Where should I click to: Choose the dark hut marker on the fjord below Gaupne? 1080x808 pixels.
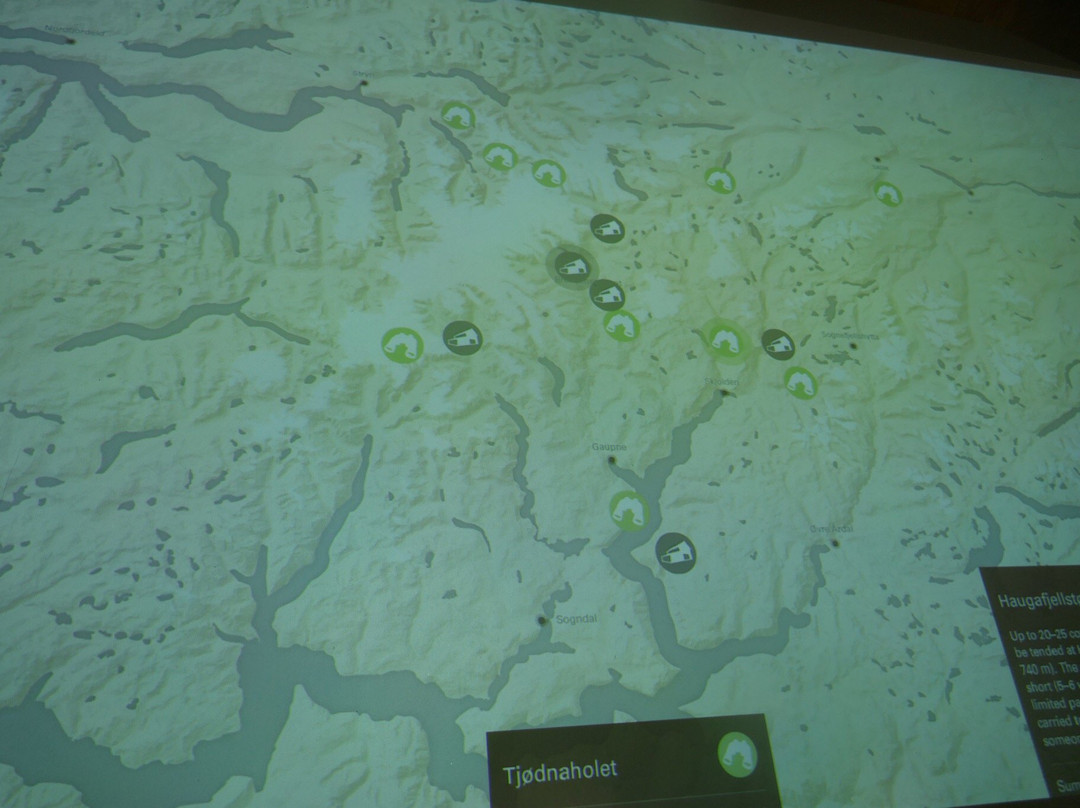(676, 552)
